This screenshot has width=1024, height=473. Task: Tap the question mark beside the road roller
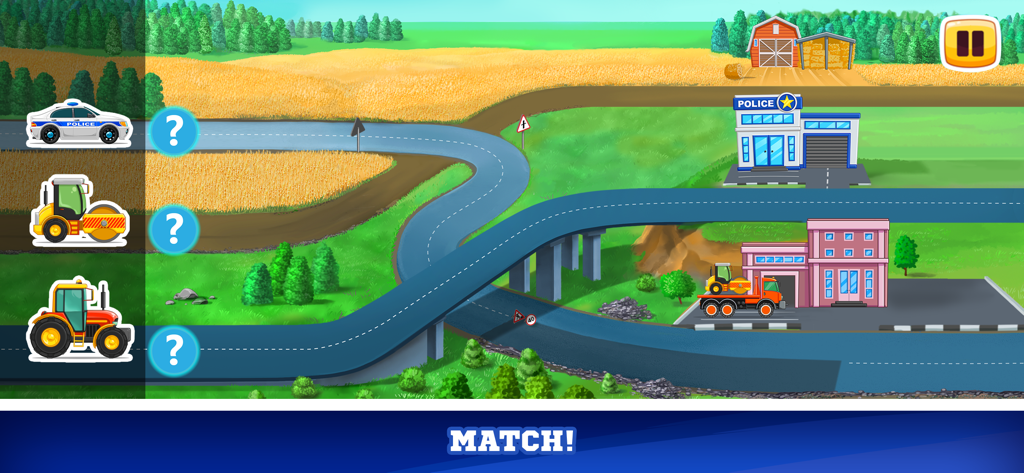[174, 229]
